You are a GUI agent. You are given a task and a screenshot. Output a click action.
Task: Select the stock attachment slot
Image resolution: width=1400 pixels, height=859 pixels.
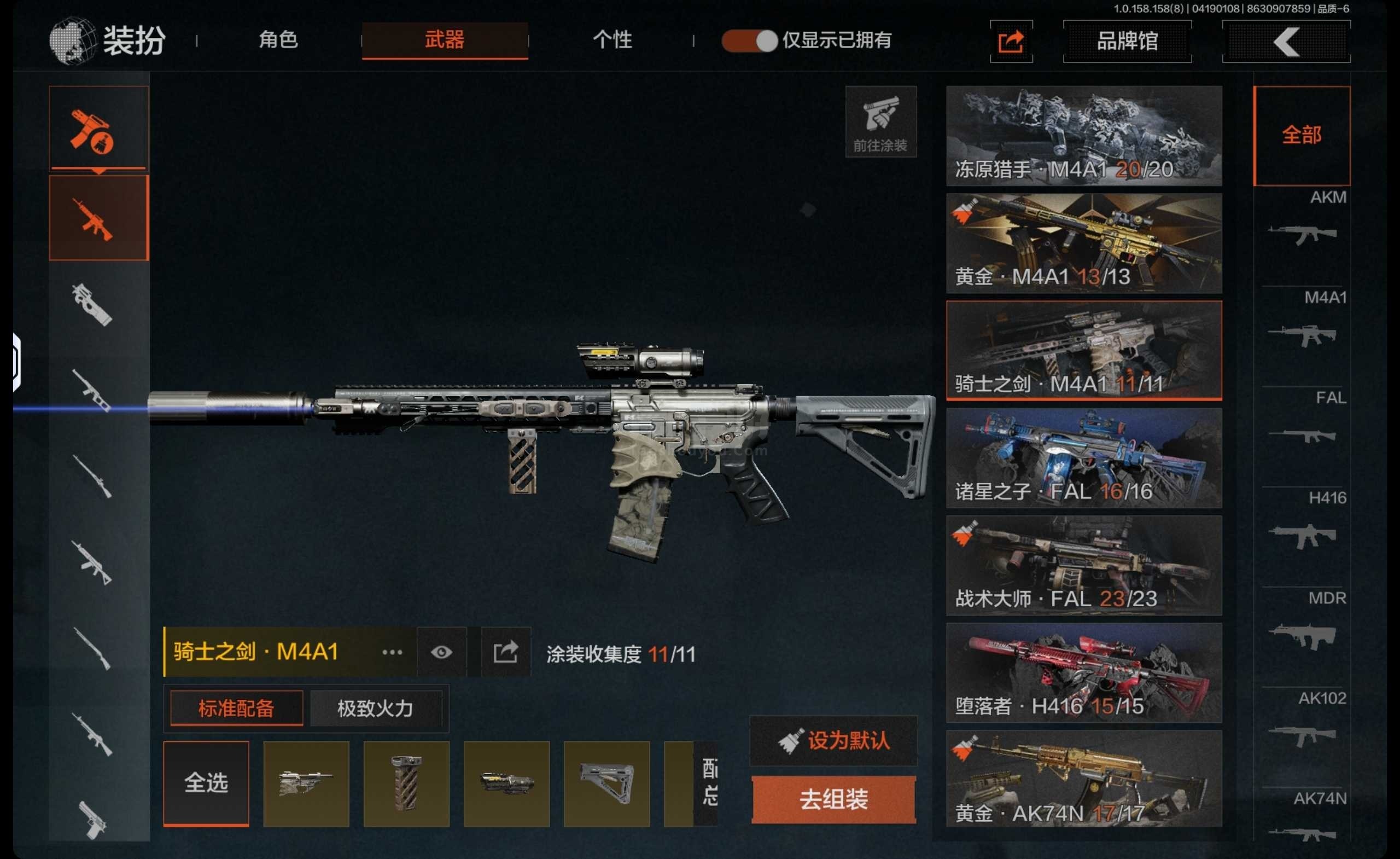pos(606,783)
